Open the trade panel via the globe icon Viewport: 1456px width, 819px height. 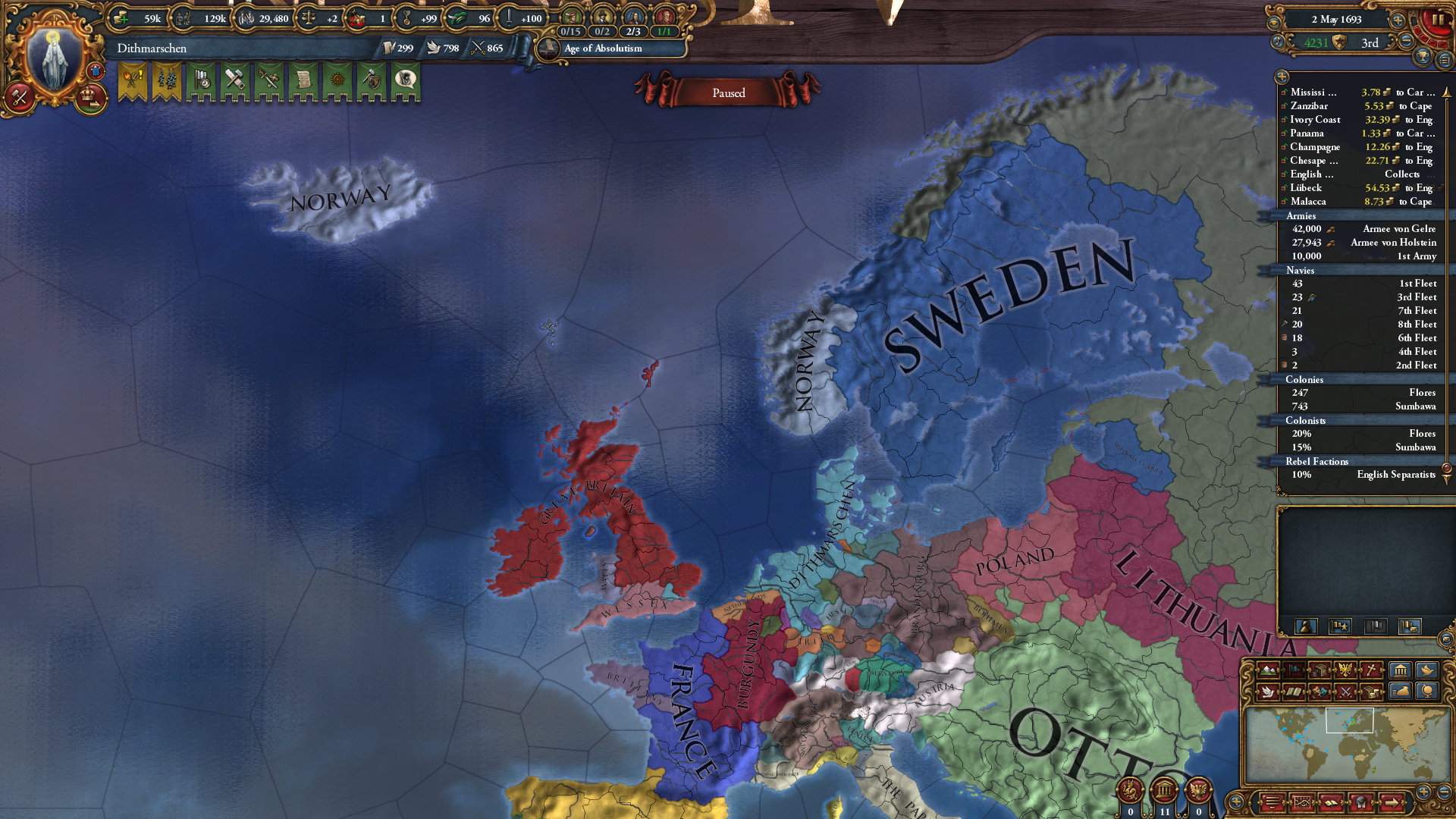[x=1427, y=690]
